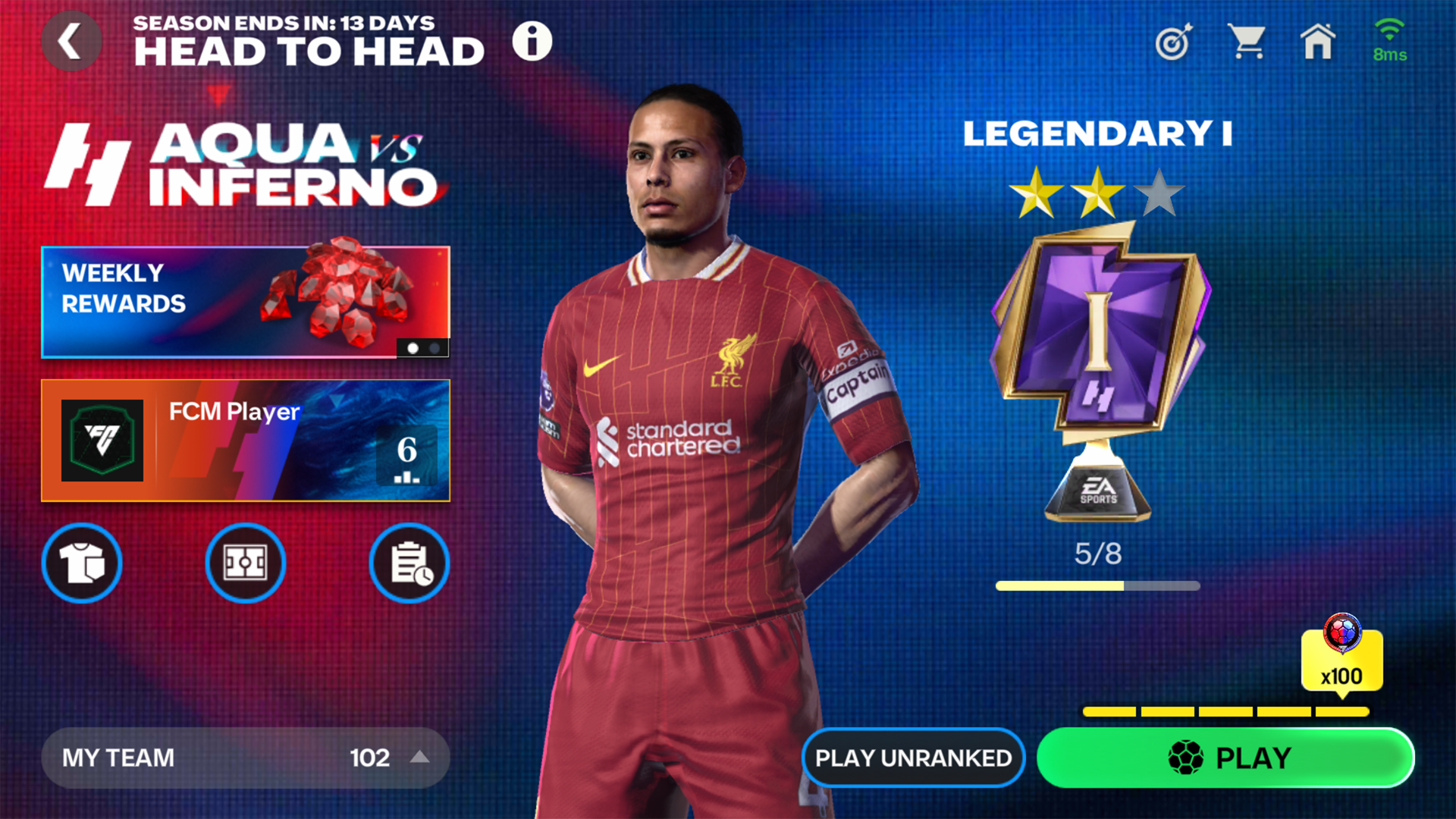Return to main menu using the home icon

click(1318, 43)
